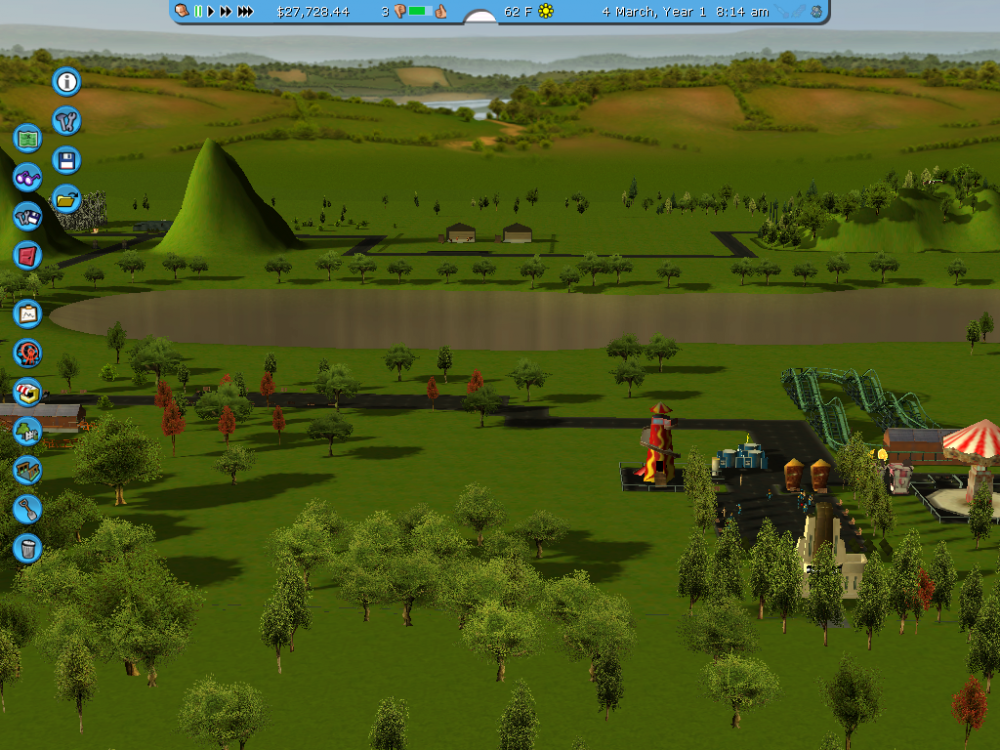
Task: Pause the game with the green pause button
Action: click(198, 11)
